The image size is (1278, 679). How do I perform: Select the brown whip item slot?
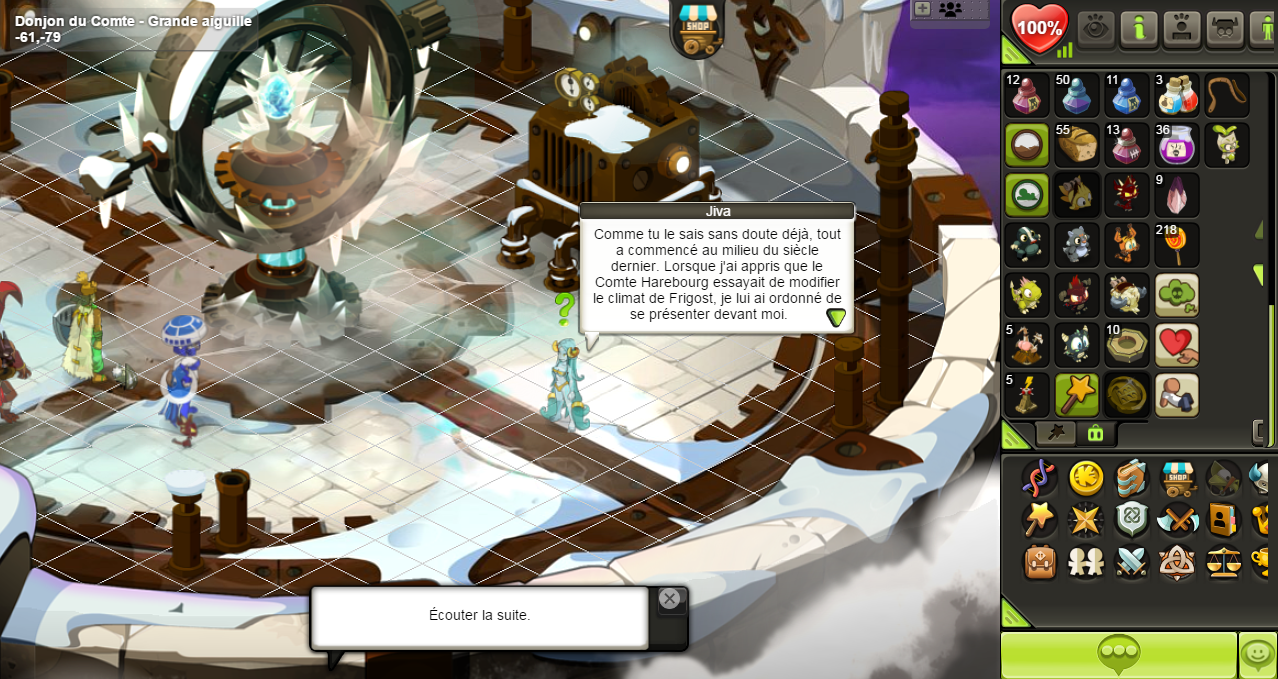tap(1226, 95)
